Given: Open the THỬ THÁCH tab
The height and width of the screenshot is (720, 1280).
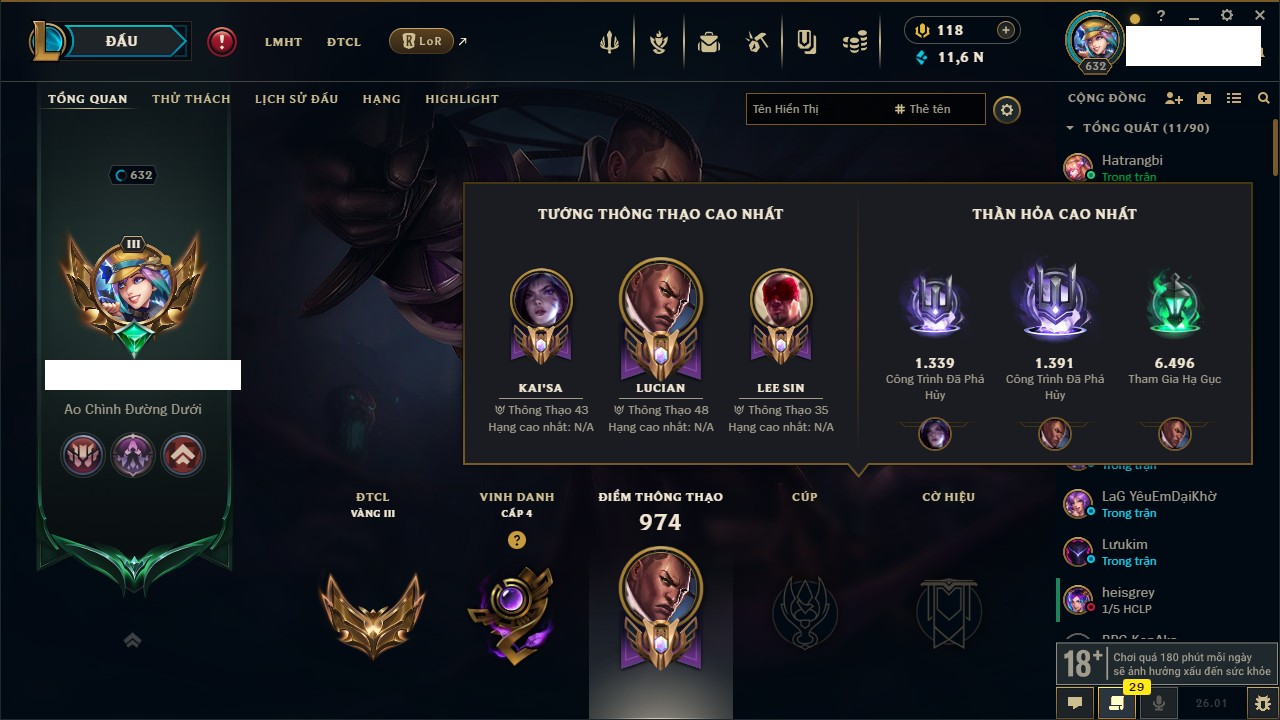Looking at the screenshot, I should (191, 99).
